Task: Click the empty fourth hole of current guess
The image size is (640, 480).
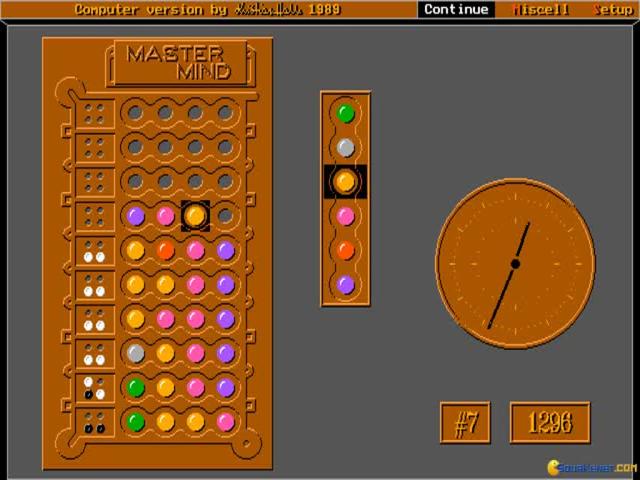Action: (x=226, y=215)
